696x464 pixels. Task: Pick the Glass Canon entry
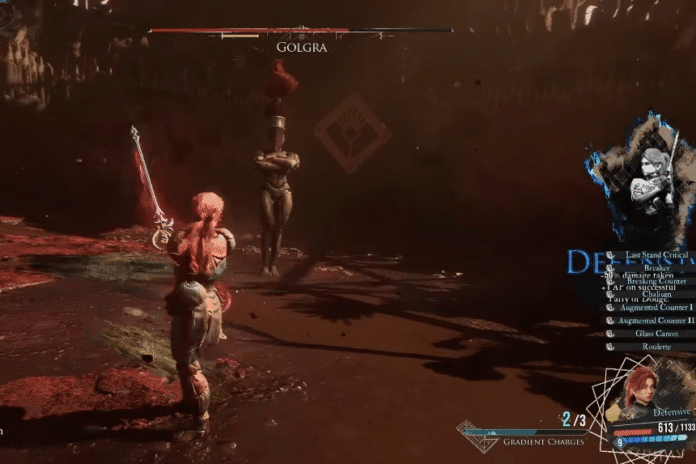pos(656,333)
